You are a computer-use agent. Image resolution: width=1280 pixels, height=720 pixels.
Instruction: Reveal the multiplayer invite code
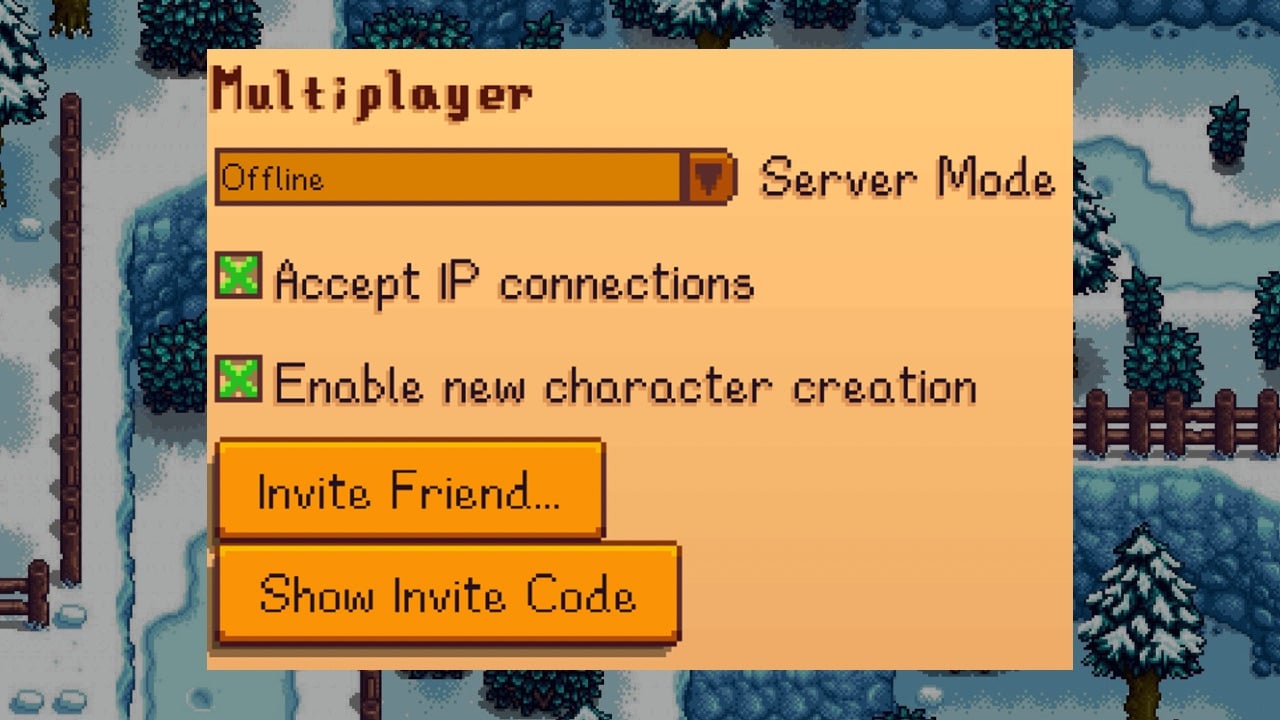coord(447,595)
